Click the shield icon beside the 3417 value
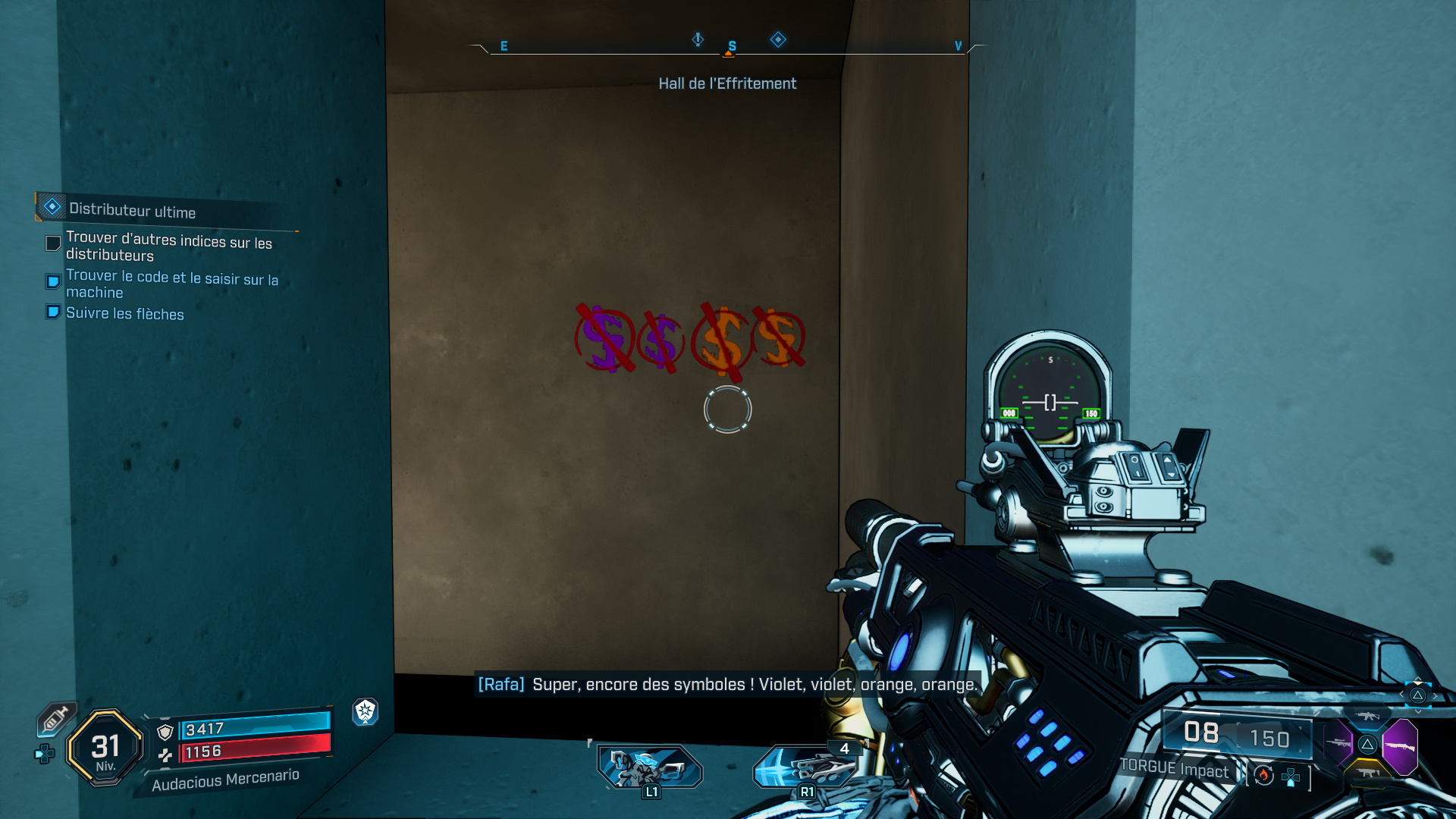 (164, 732)
